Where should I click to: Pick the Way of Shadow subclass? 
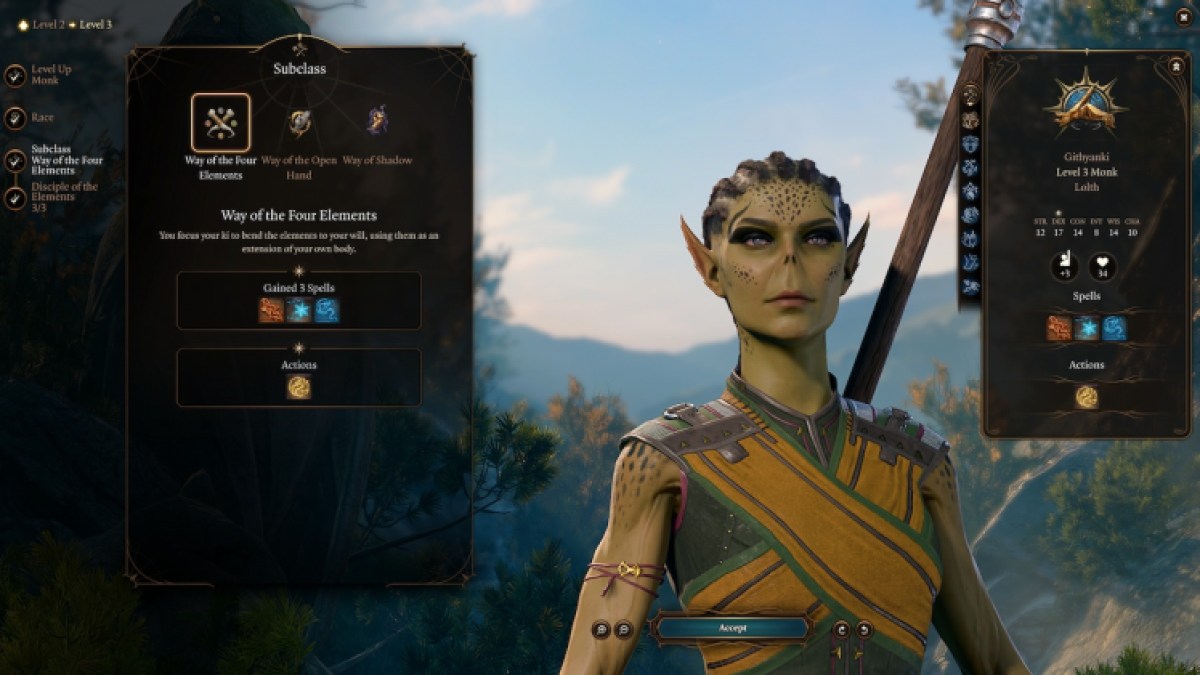click(377, 123)
